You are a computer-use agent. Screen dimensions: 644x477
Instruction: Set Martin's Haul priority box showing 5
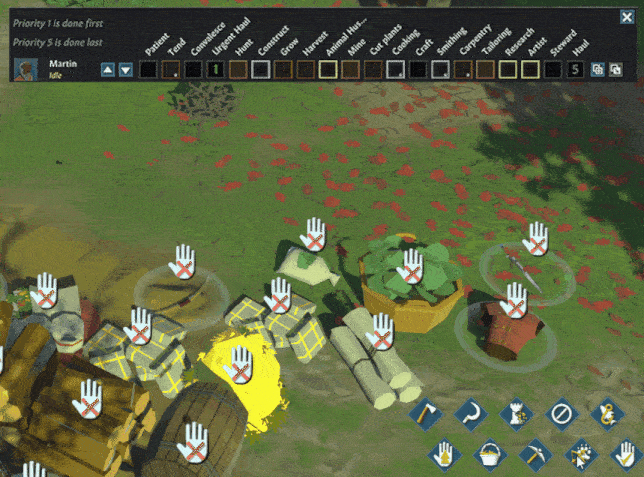(575, 70)
